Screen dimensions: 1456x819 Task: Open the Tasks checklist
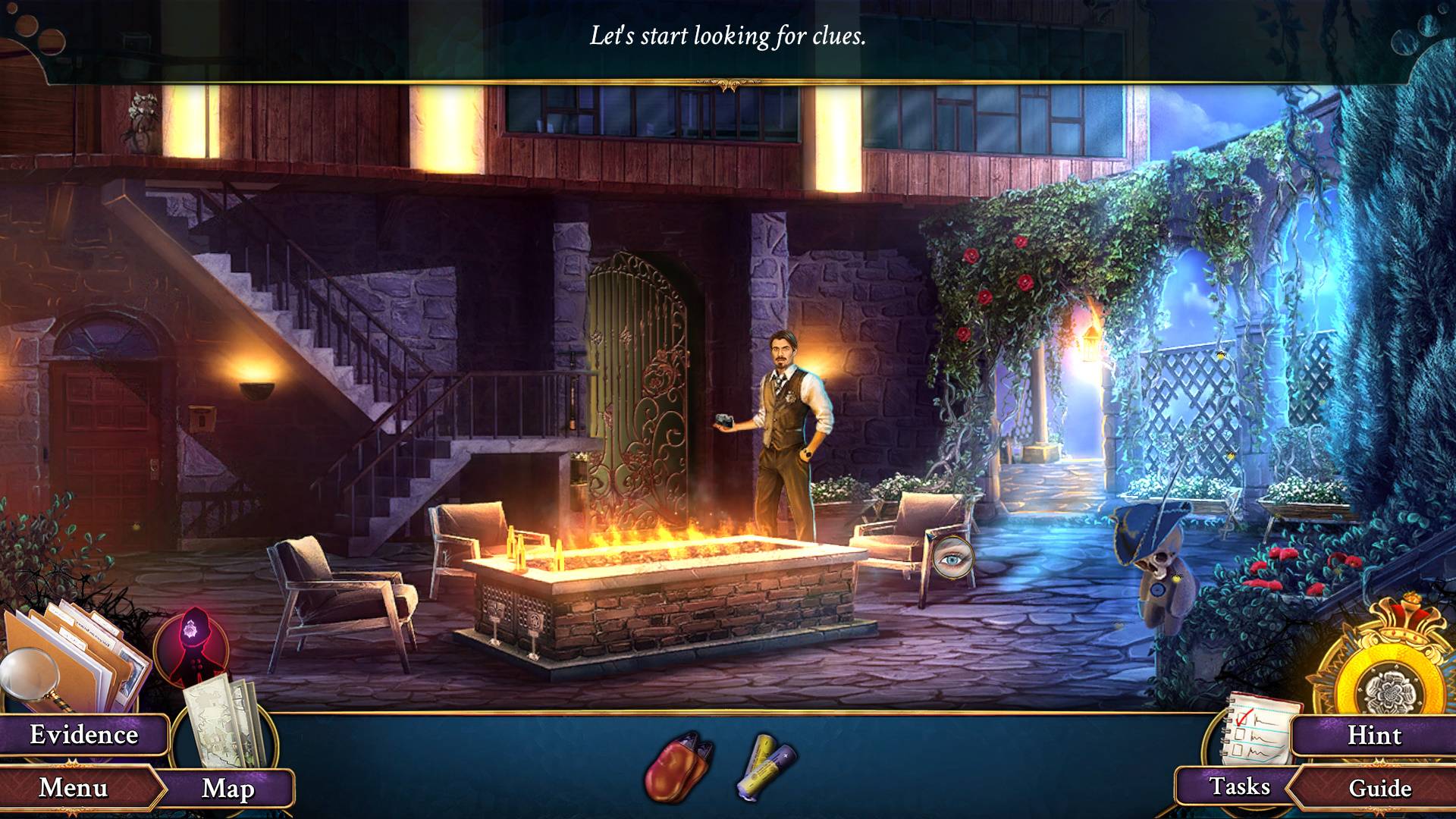point(1239,786)
